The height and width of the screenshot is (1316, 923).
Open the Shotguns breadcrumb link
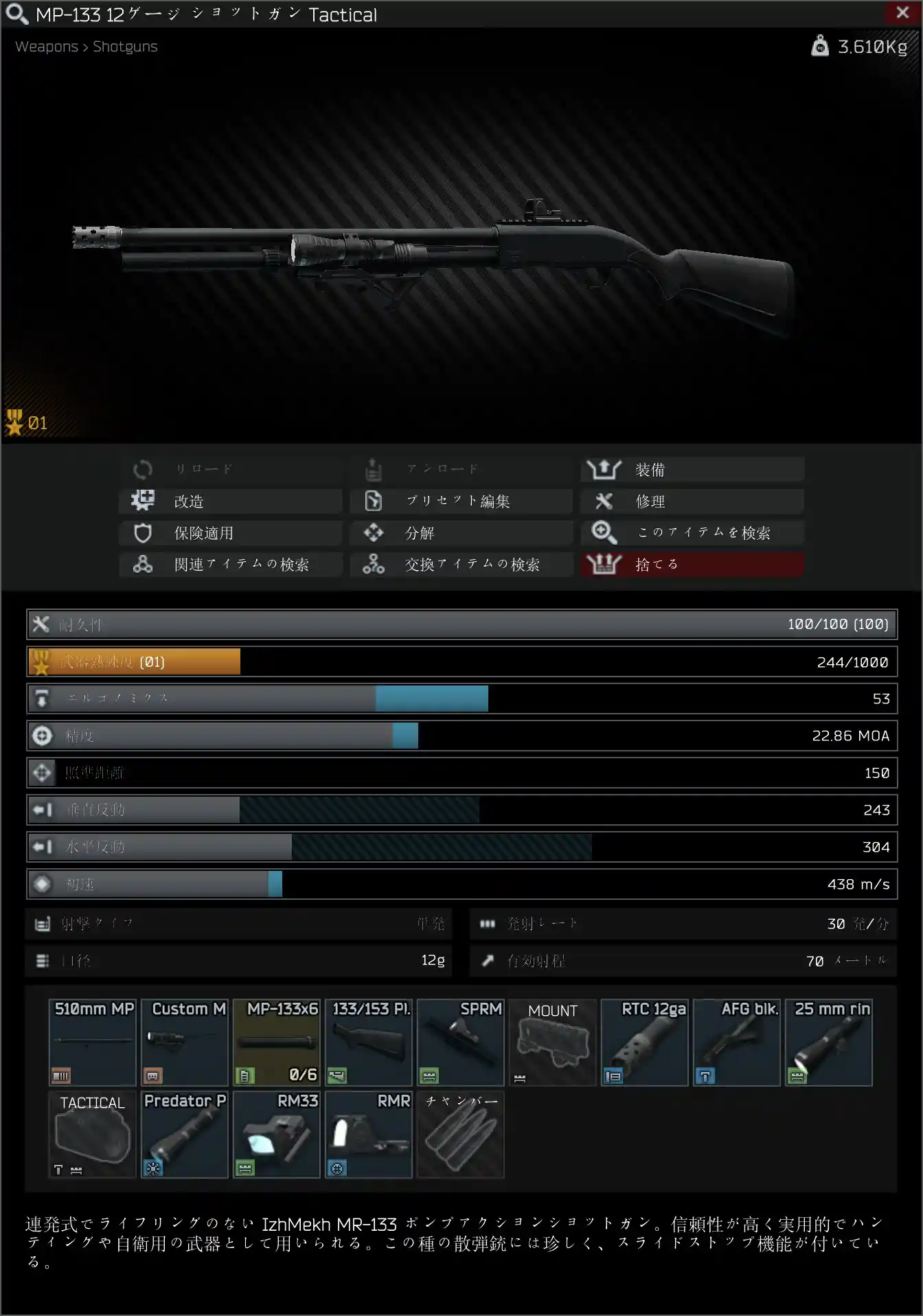pyautogui.click(x=124, y=46)
